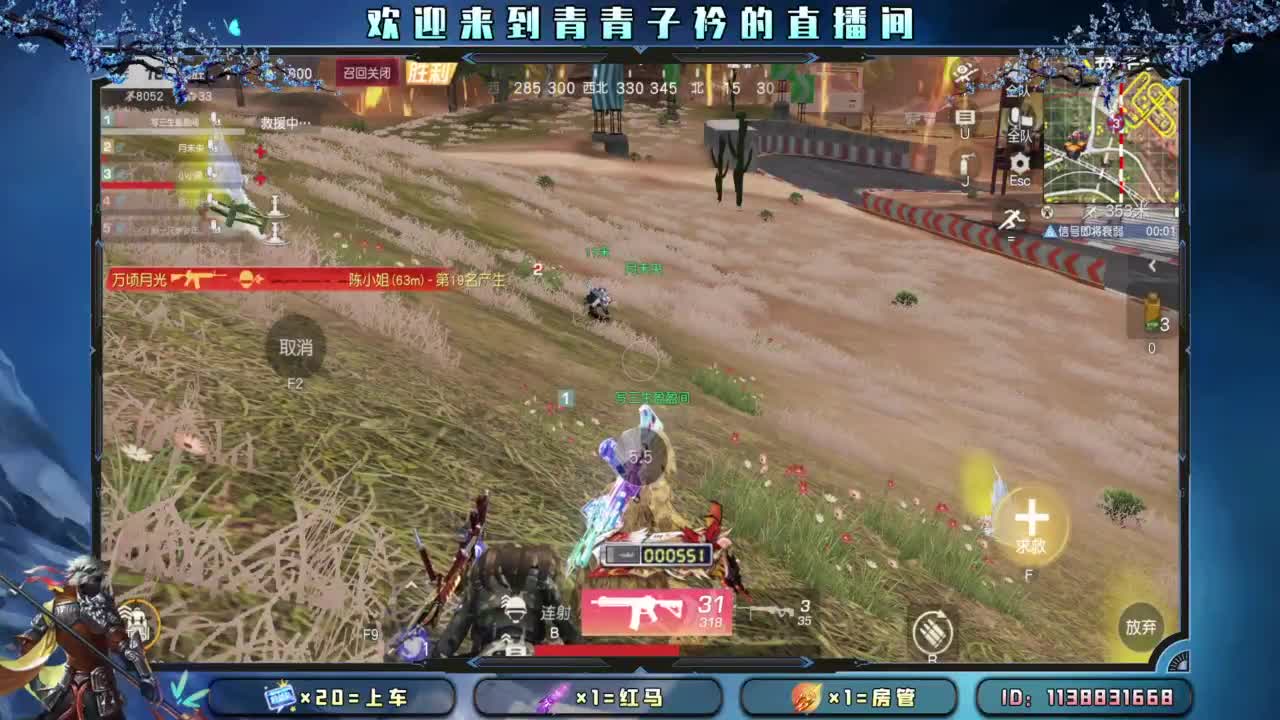Click the helmet icon beside 连射
1280x720 pixels.
(515, 612)
